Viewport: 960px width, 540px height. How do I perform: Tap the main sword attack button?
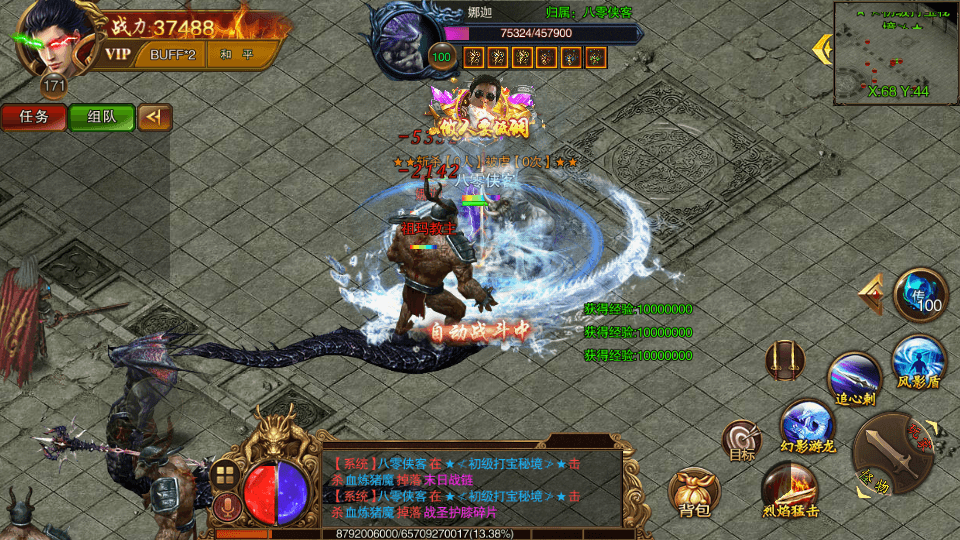(x=890, y=455)
